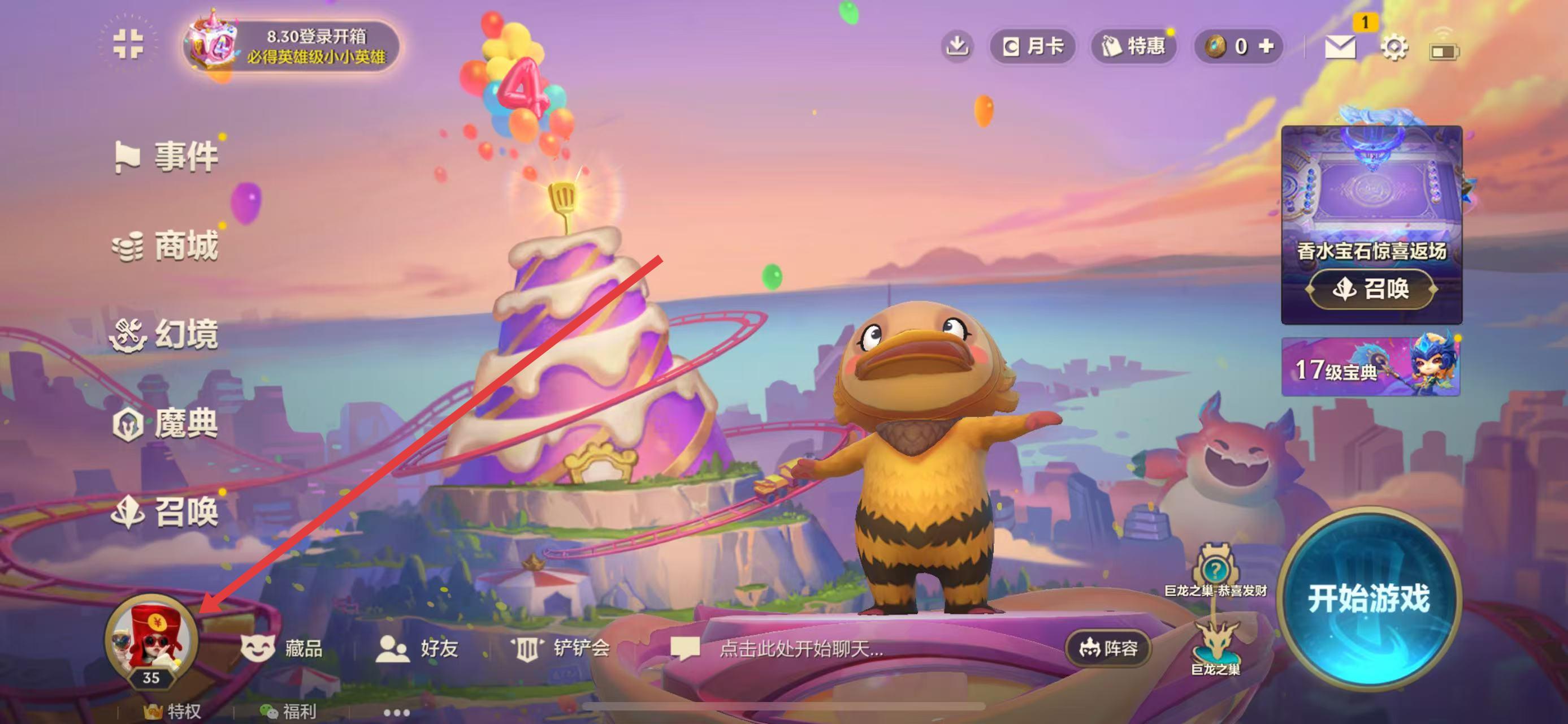
Task: Open the 铲铲会 guild button
Action: coord(561,648)
